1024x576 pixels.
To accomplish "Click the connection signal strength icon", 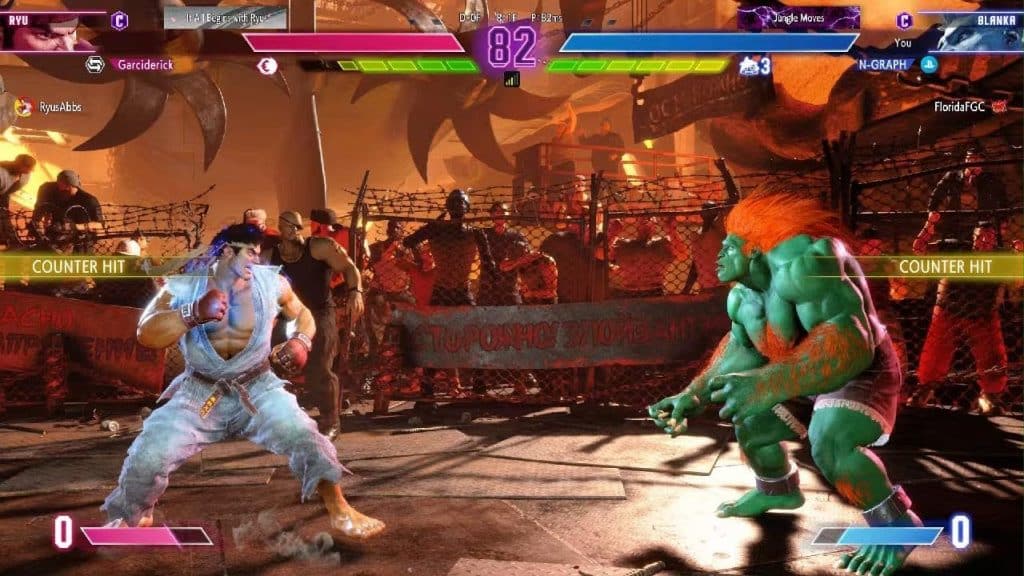I will coord(512,79).
